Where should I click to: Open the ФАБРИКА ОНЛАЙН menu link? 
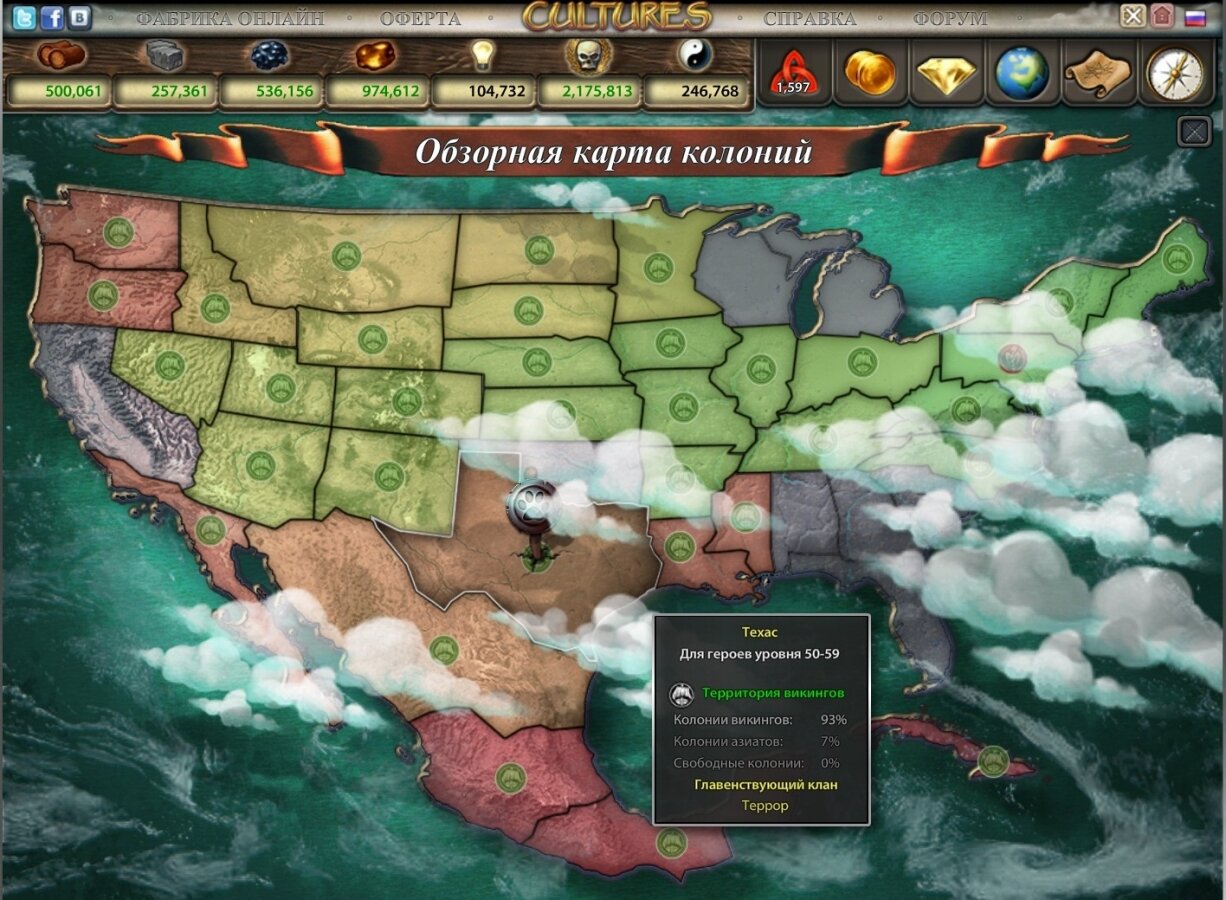(230, 18)
